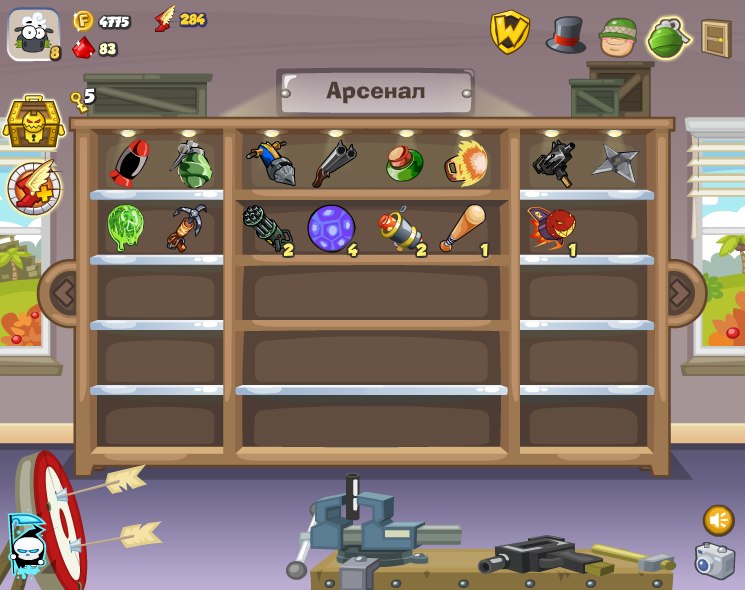The height and width of the screenshot is (590, 745).
Task: Toggle the sound speaker button
Action: coord(718,520)
